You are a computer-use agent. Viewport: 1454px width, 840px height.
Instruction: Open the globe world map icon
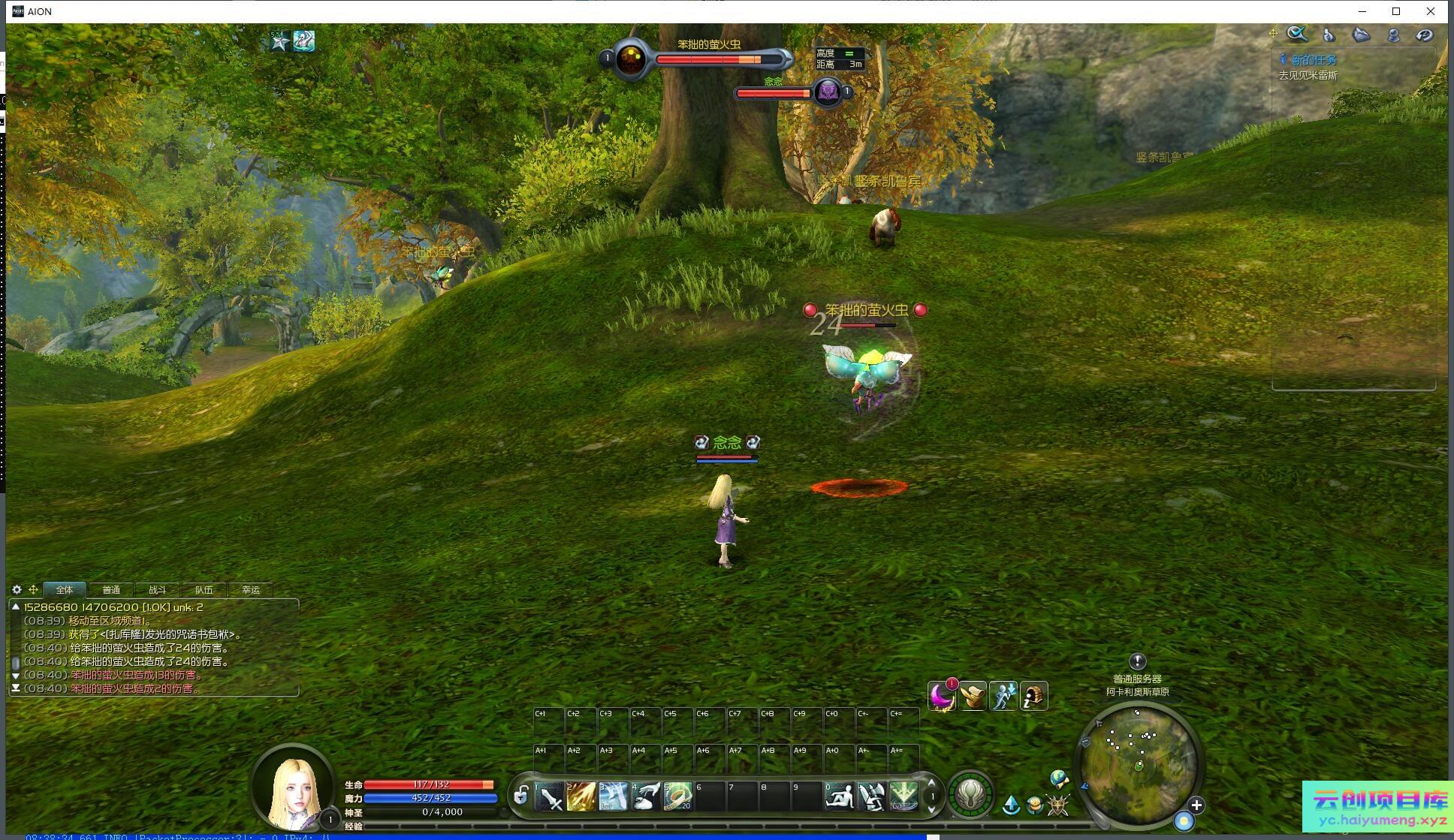[1058, 778]
